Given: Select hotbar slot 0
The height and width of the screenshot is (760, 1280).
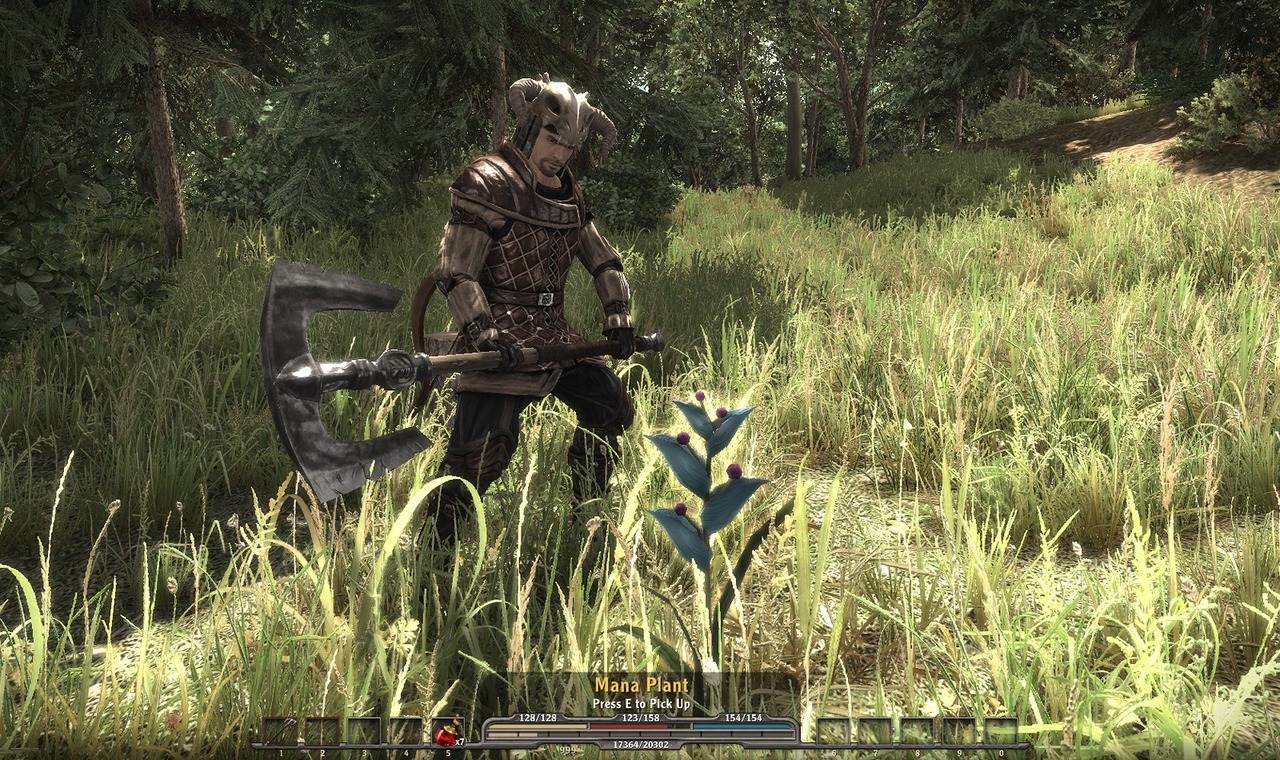Looking at the screenshot, I should coord(1001,731).
